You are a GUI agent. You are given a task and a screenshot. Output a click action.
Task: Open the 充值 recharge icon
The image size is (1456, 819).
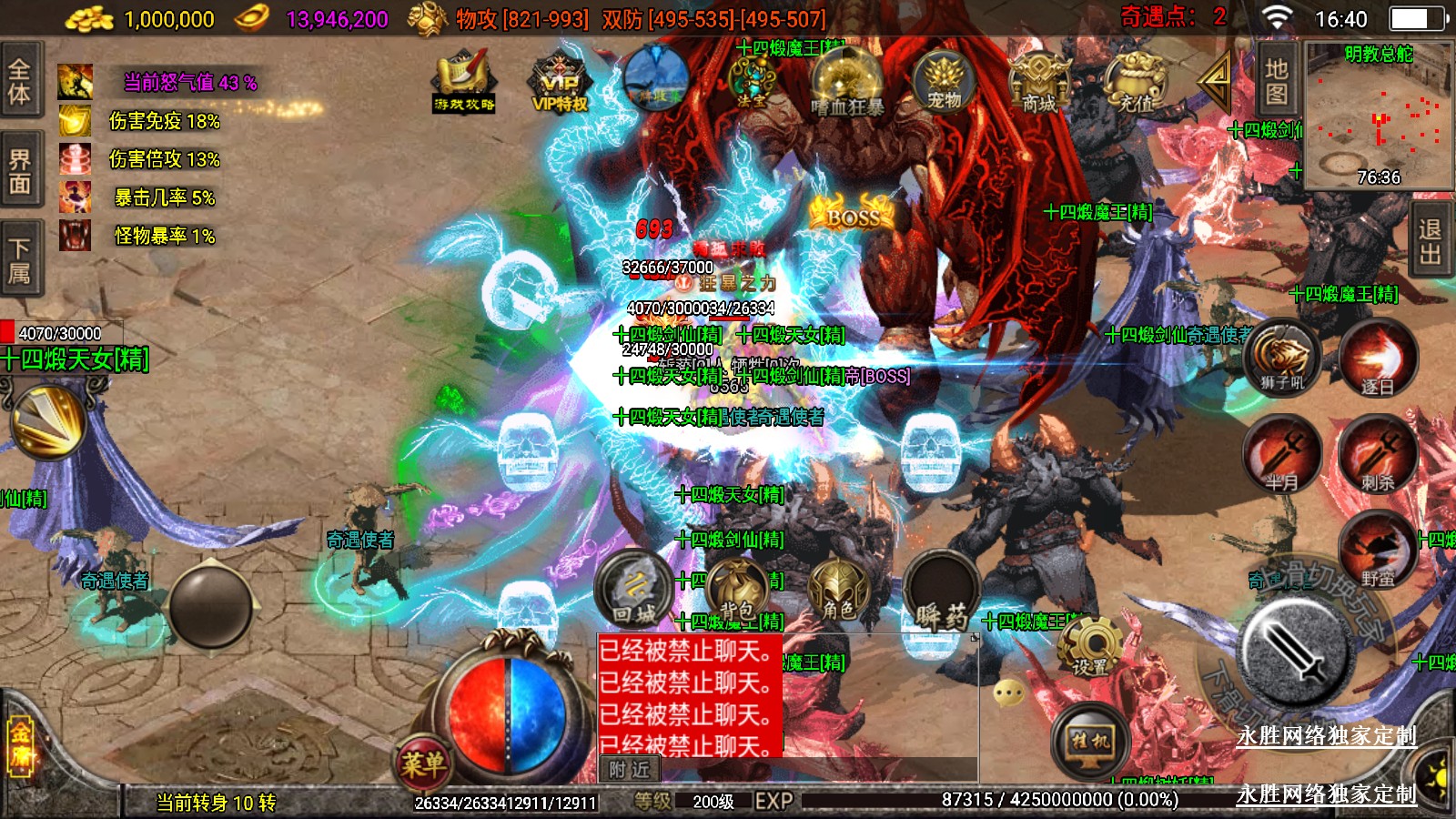[1135, 84]
